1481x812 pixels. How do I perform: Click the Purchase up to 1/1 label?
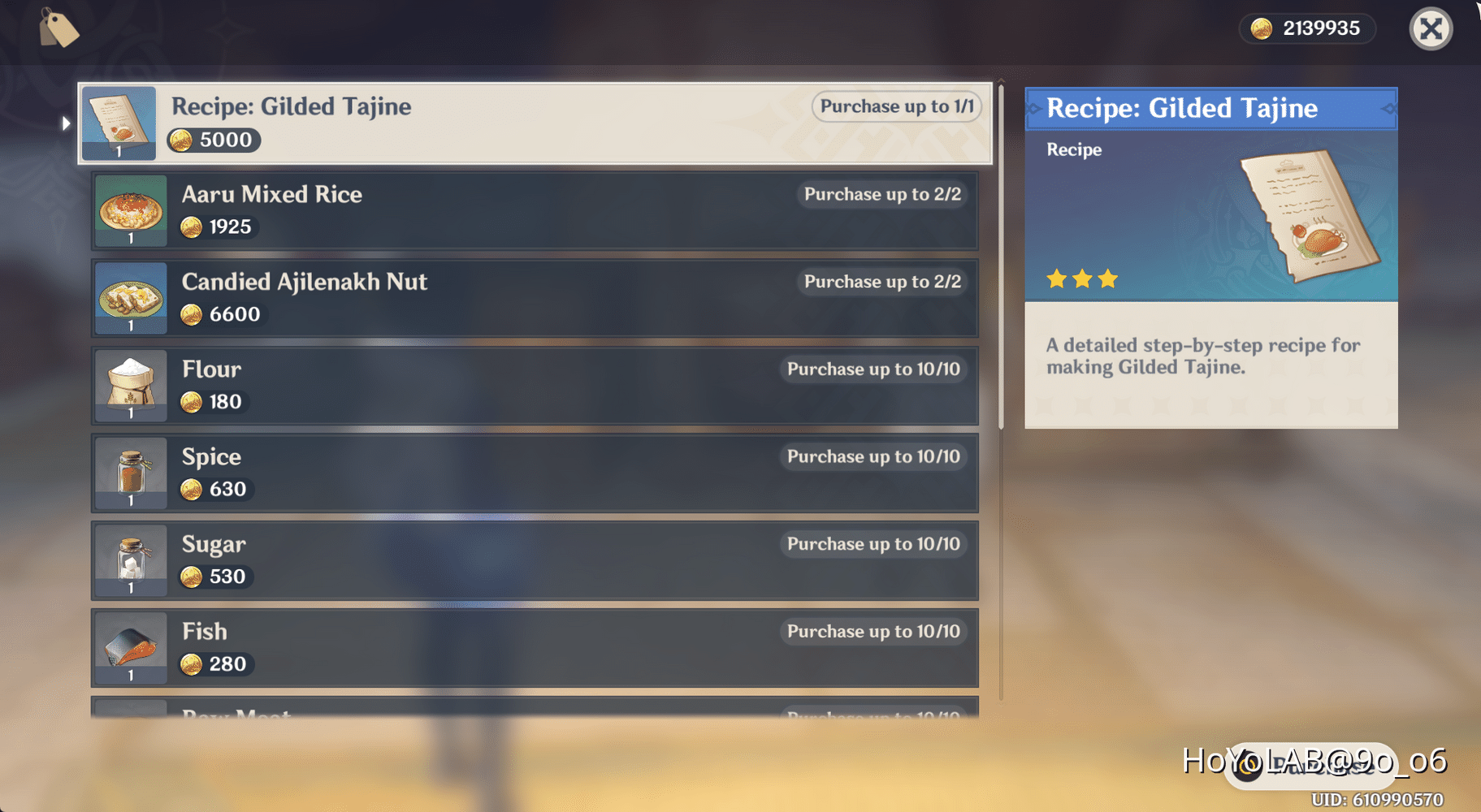pos(896,106)
